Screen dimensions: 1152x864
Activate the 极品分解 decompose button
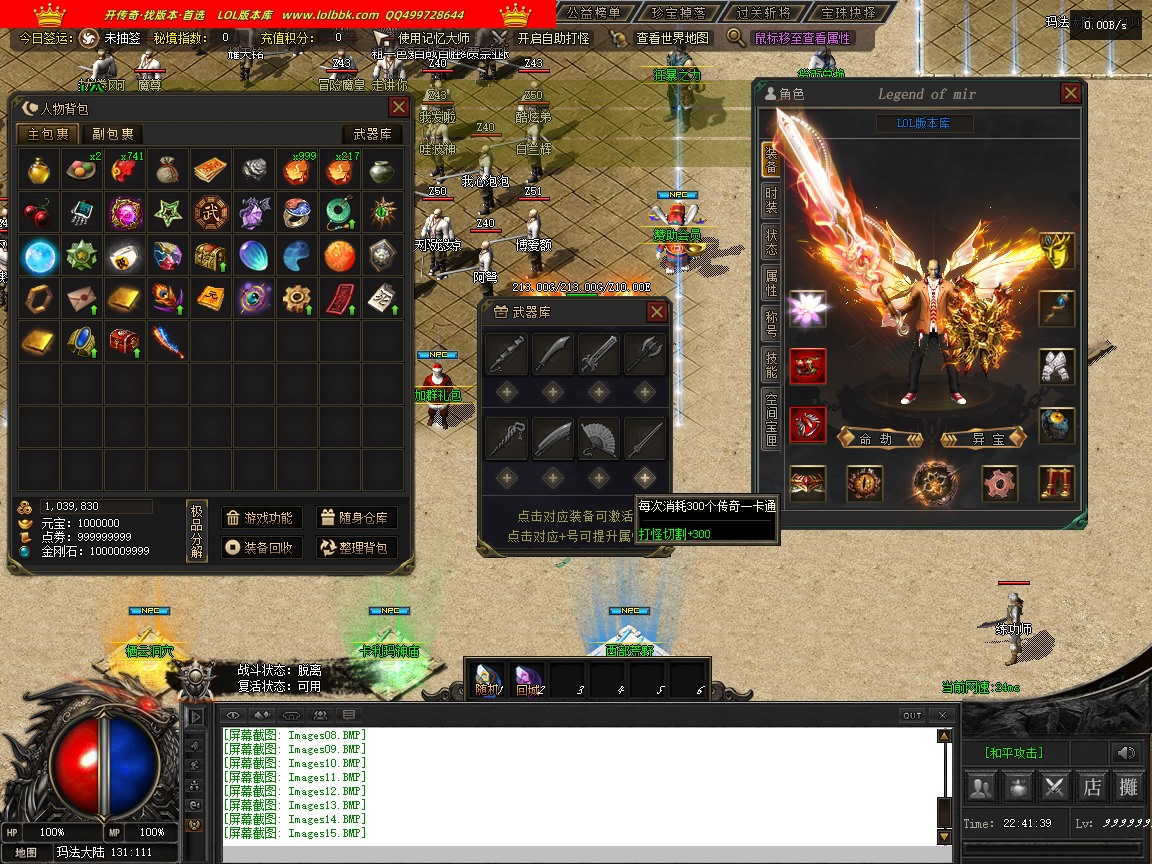197,532
